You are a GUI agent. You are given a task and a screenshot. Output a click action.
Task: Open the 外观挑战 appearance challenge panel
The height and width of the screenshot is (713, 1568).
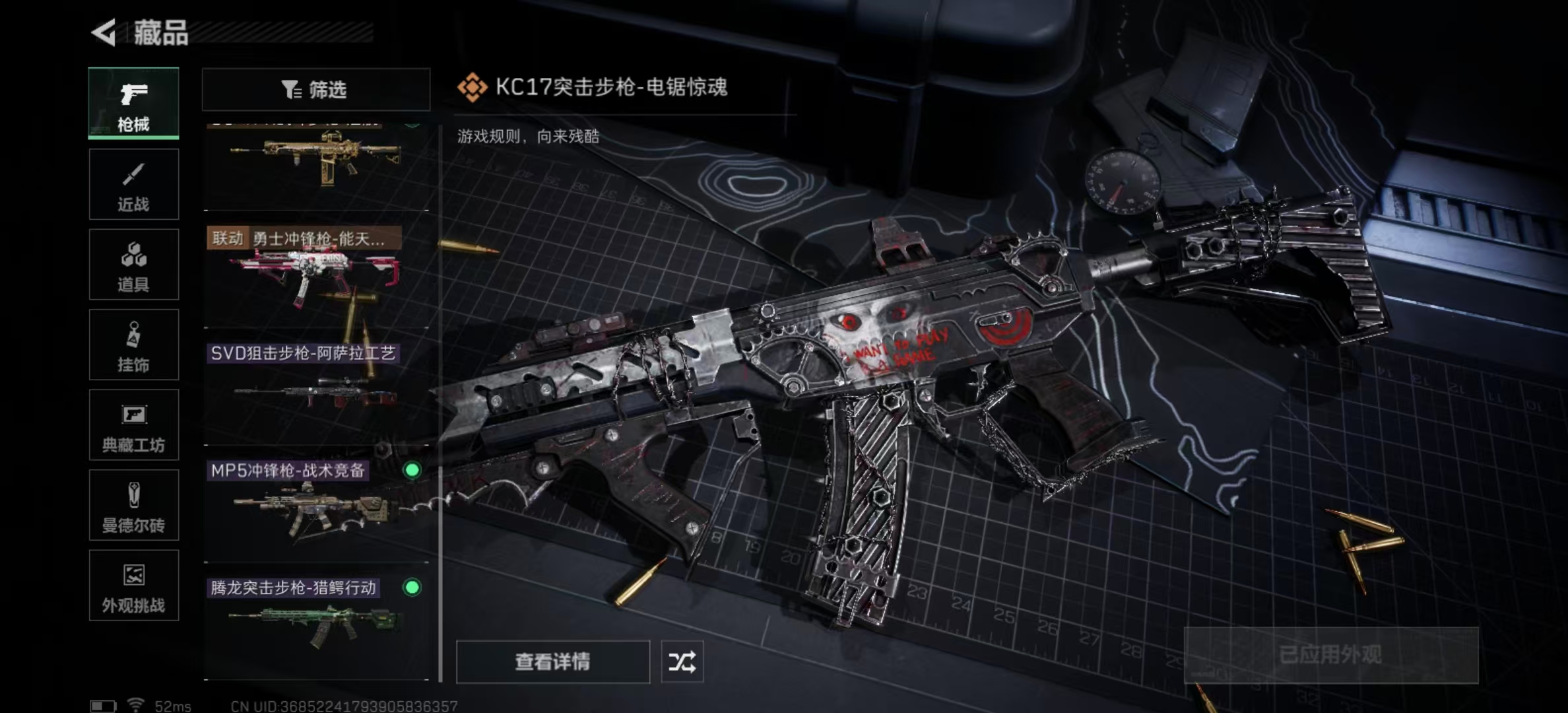tap(133, 586)
